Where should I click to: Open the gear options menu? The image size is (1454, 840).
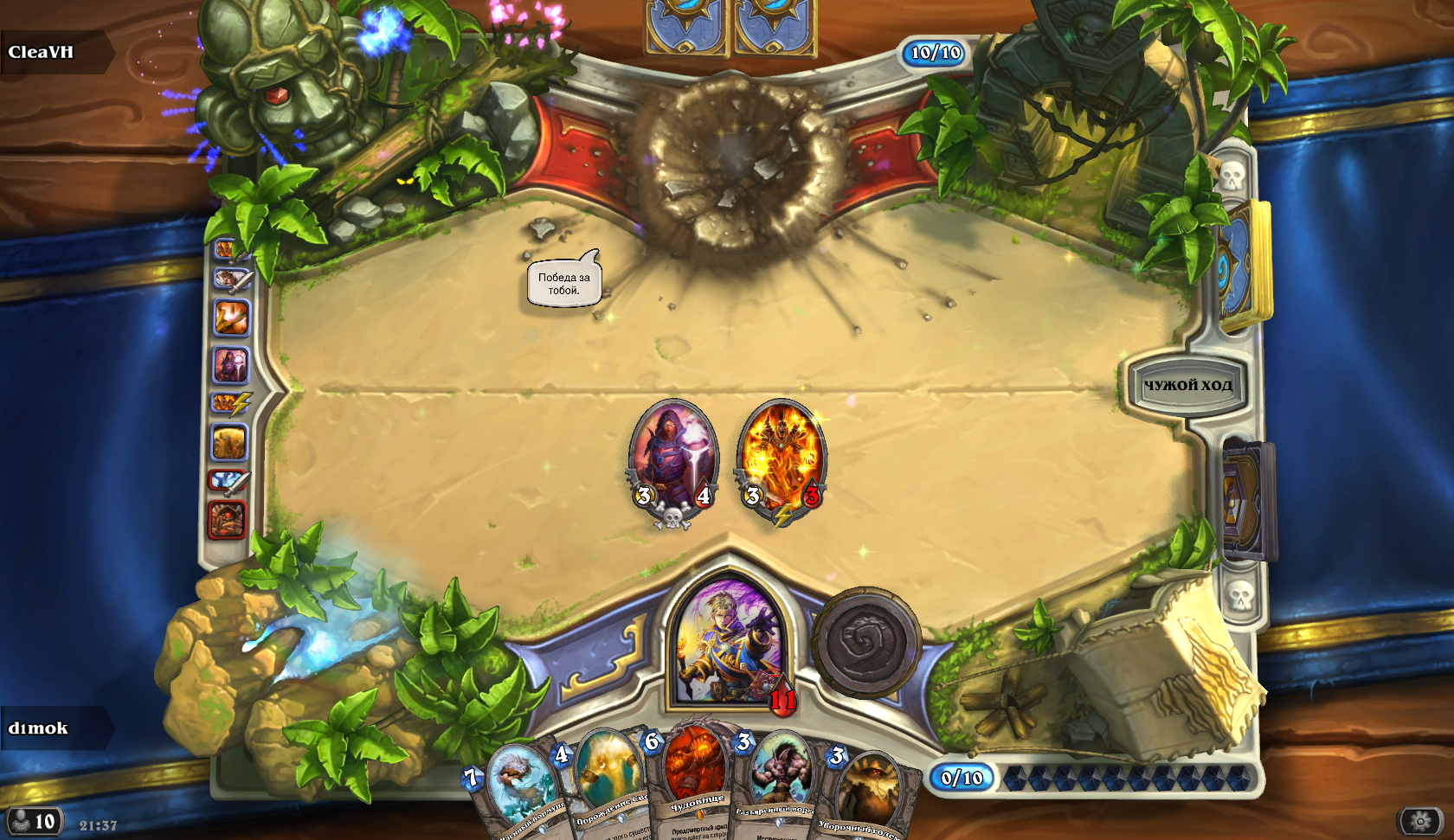(x=1419, y=820)
